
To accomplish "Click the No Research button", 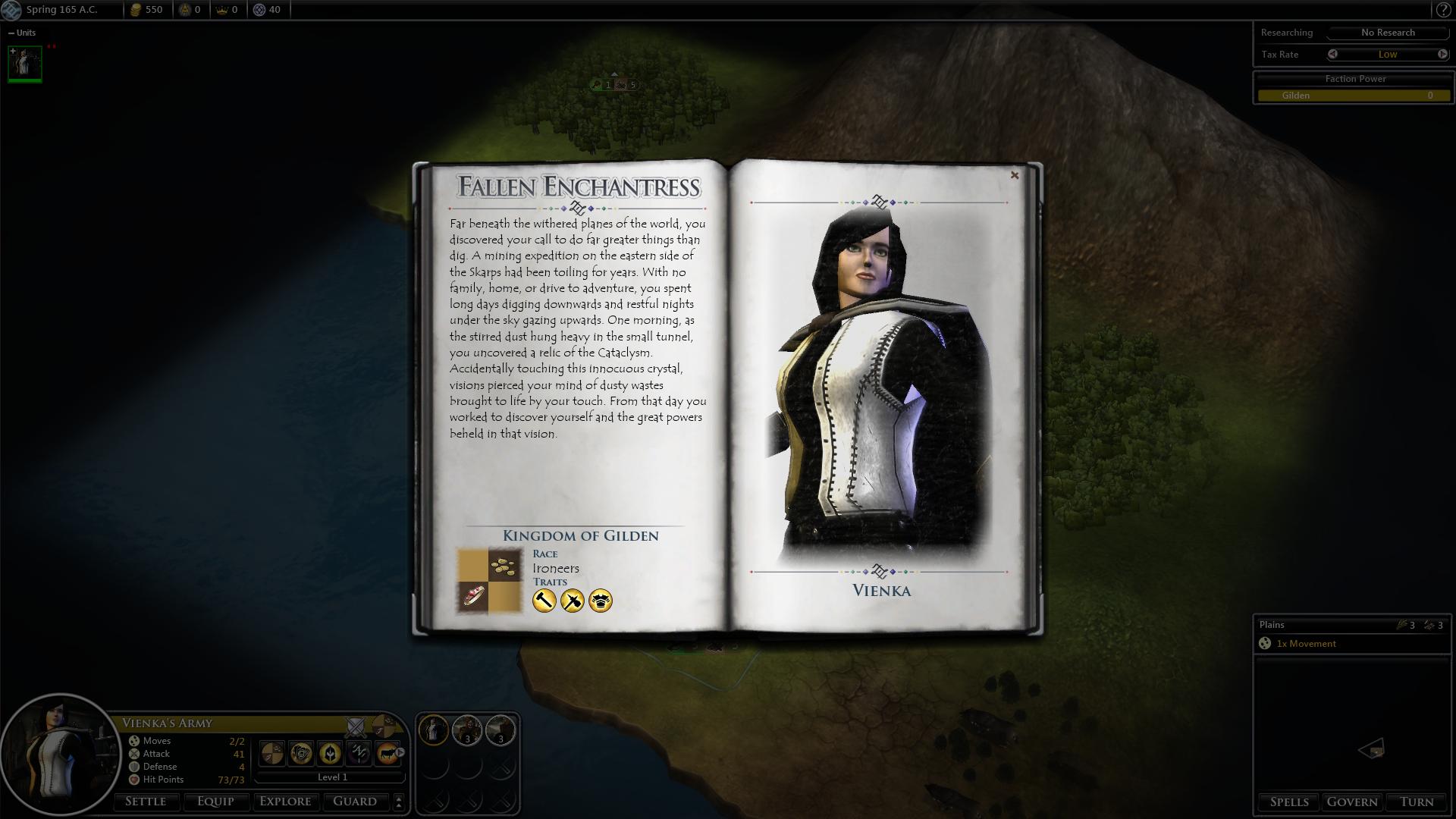I will click(1388, 33).
